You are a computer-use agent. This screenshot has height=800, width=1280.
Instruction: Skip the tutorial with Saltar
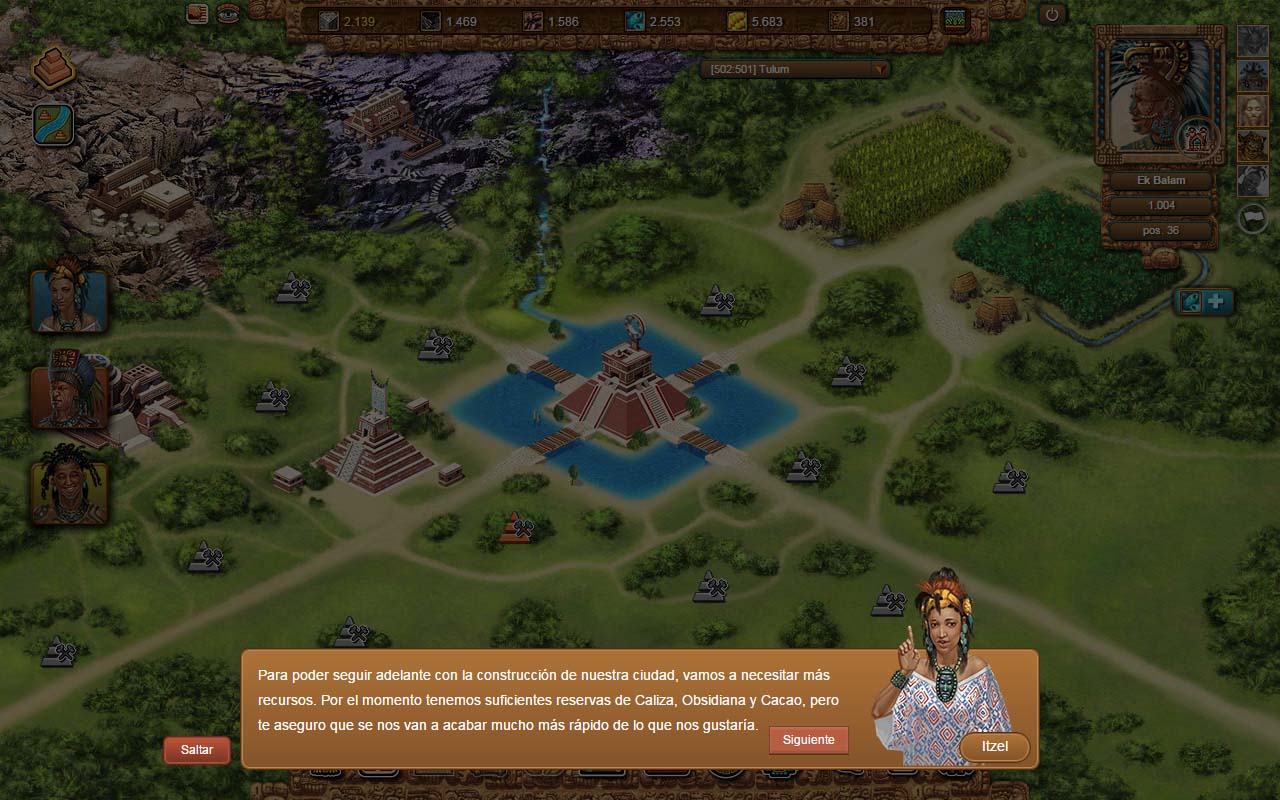(197, 750)
